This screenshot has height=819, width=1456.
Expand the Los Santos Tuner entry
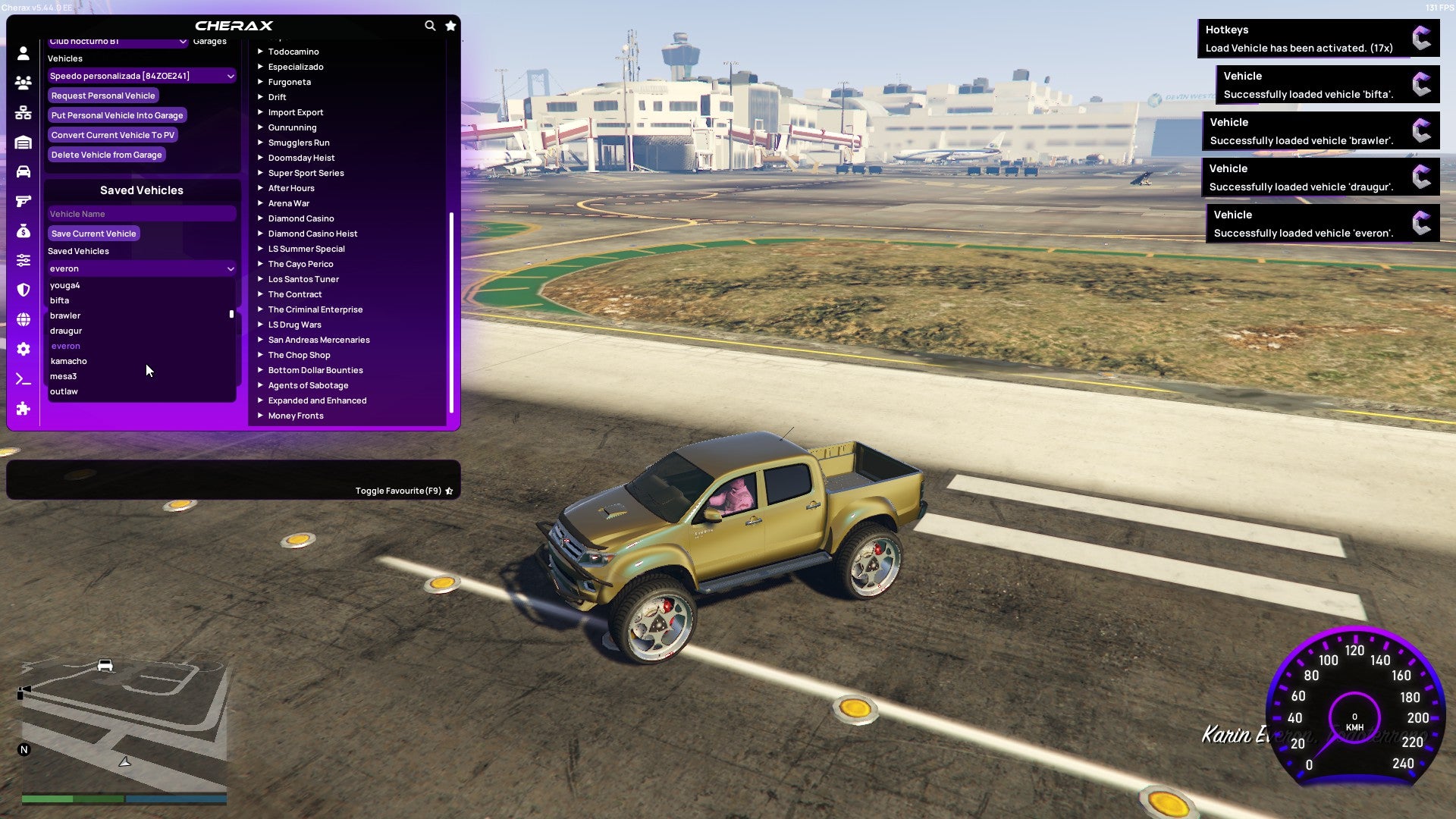[x=303, y=279]
